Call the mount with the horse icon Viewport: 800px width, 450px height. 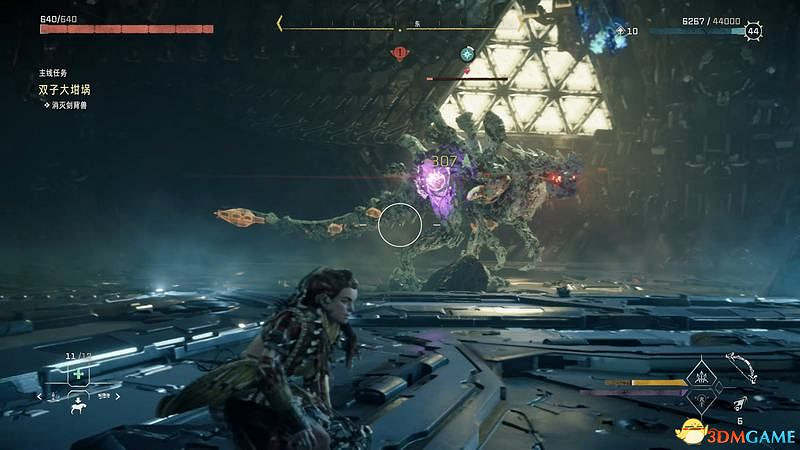(x=77, y=406)
